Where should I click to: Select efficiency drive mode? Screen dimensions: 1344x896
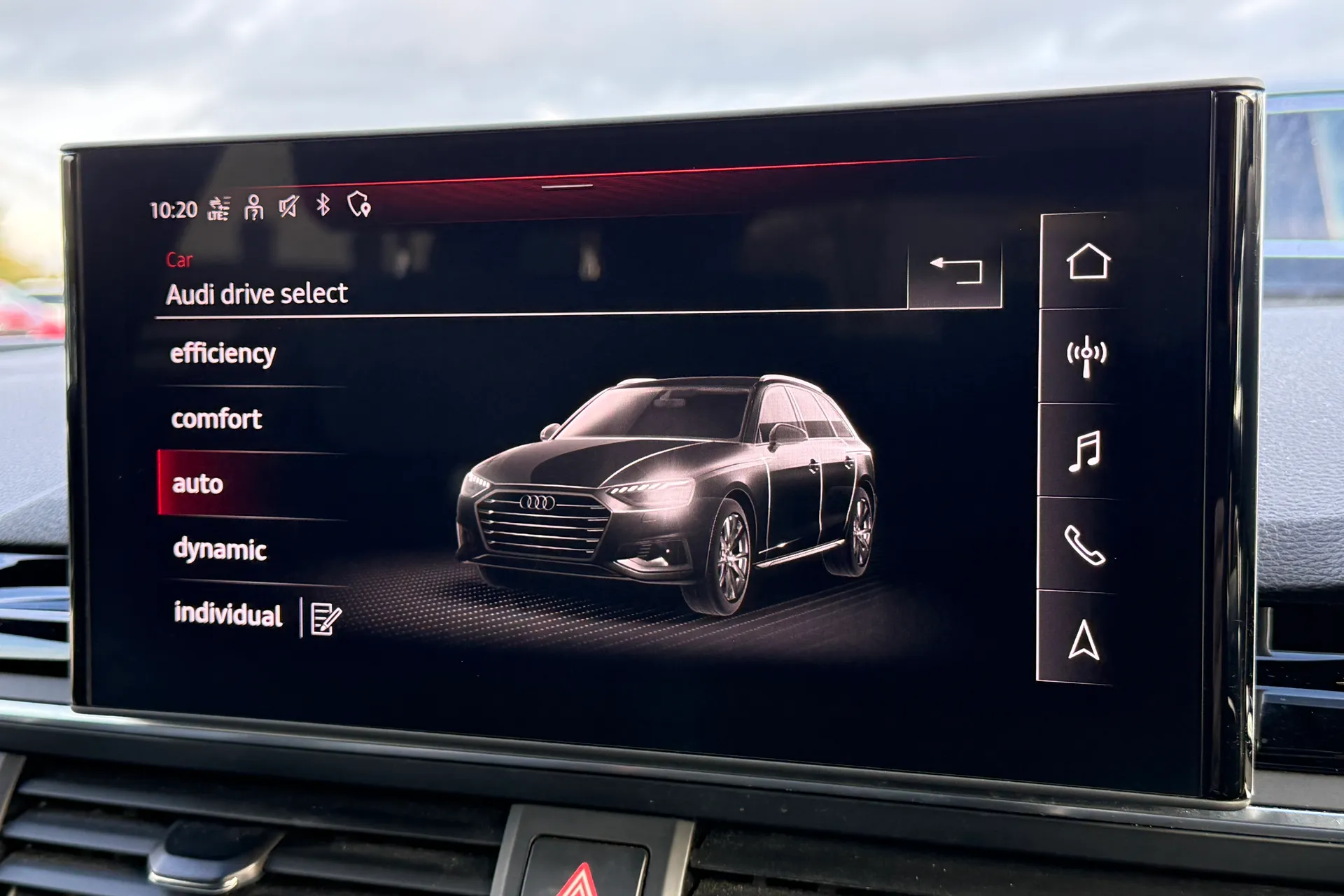click(223, 352)
